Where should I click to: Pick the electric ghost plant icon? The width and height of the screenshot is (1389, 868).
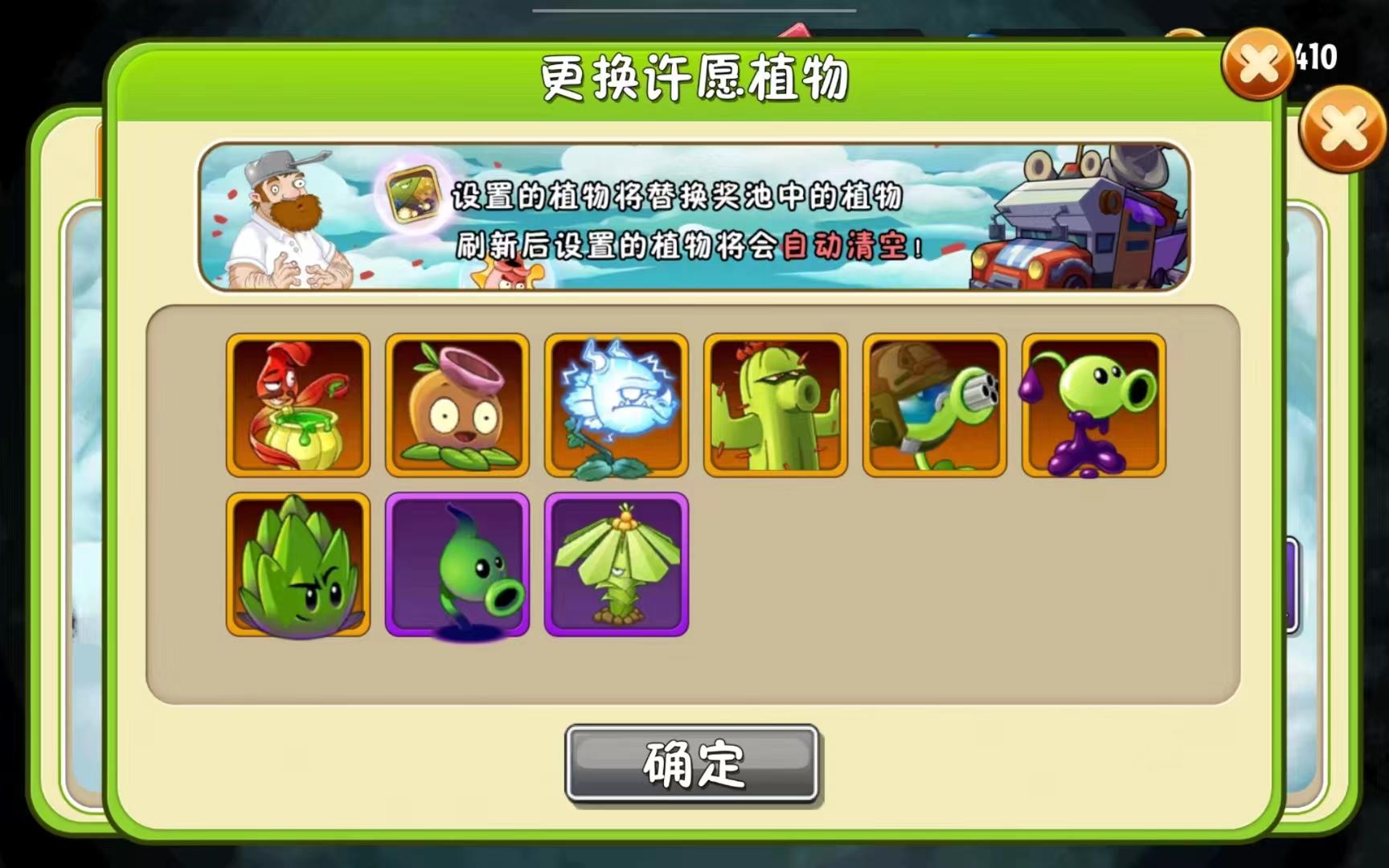pyautogui.click(x=616, y=405)
